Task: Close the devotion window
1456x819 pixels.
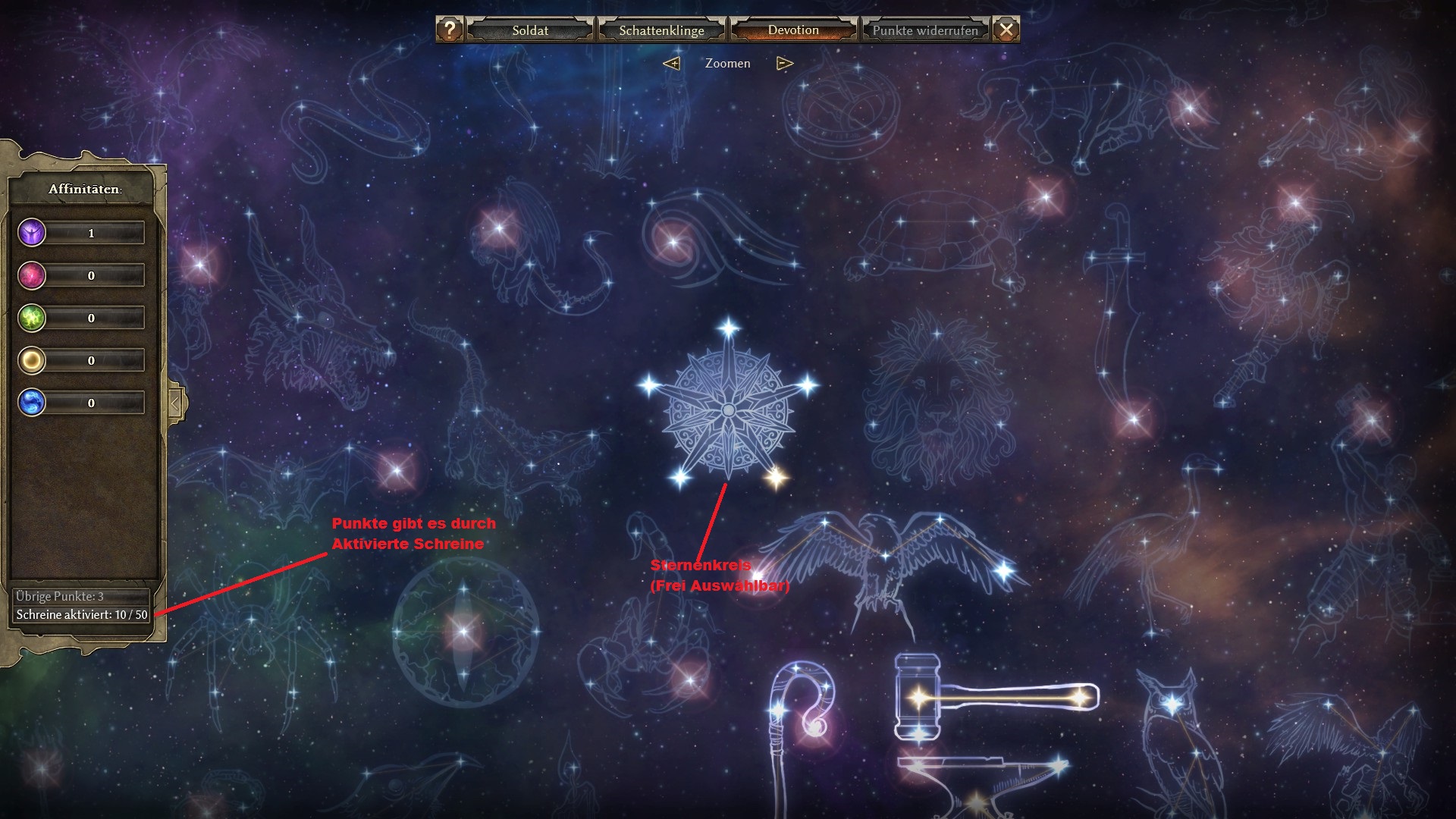Action: point(1006,30)
